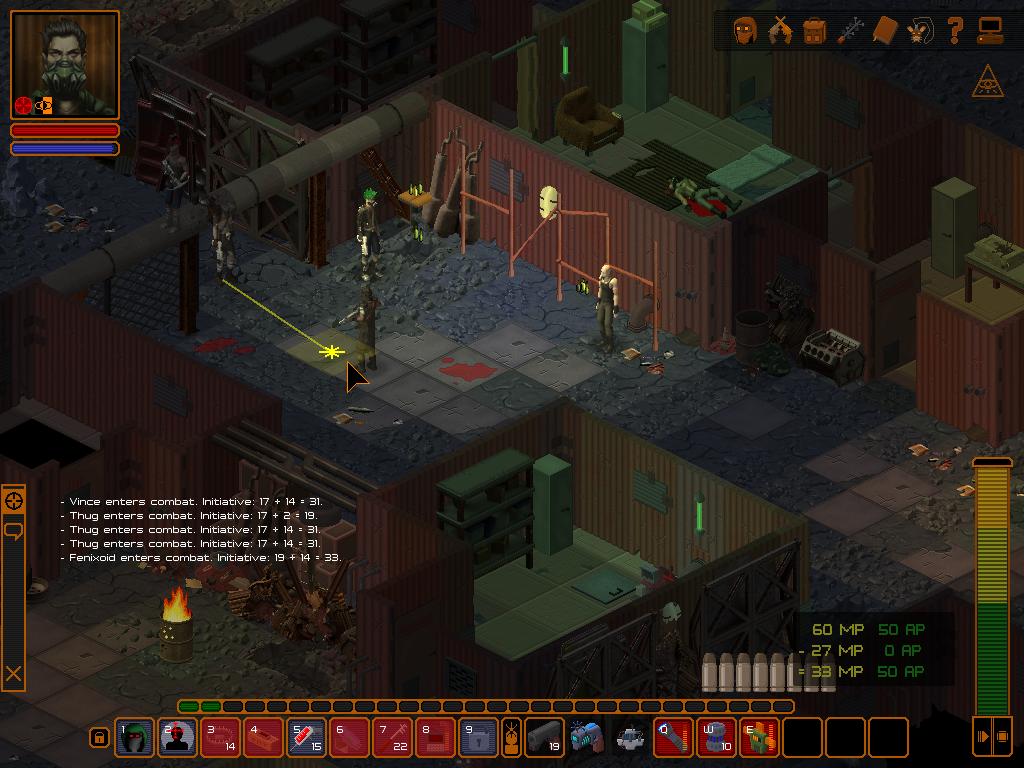Click the end turn button
This screenshot has height=768, width=1024.
992,737
